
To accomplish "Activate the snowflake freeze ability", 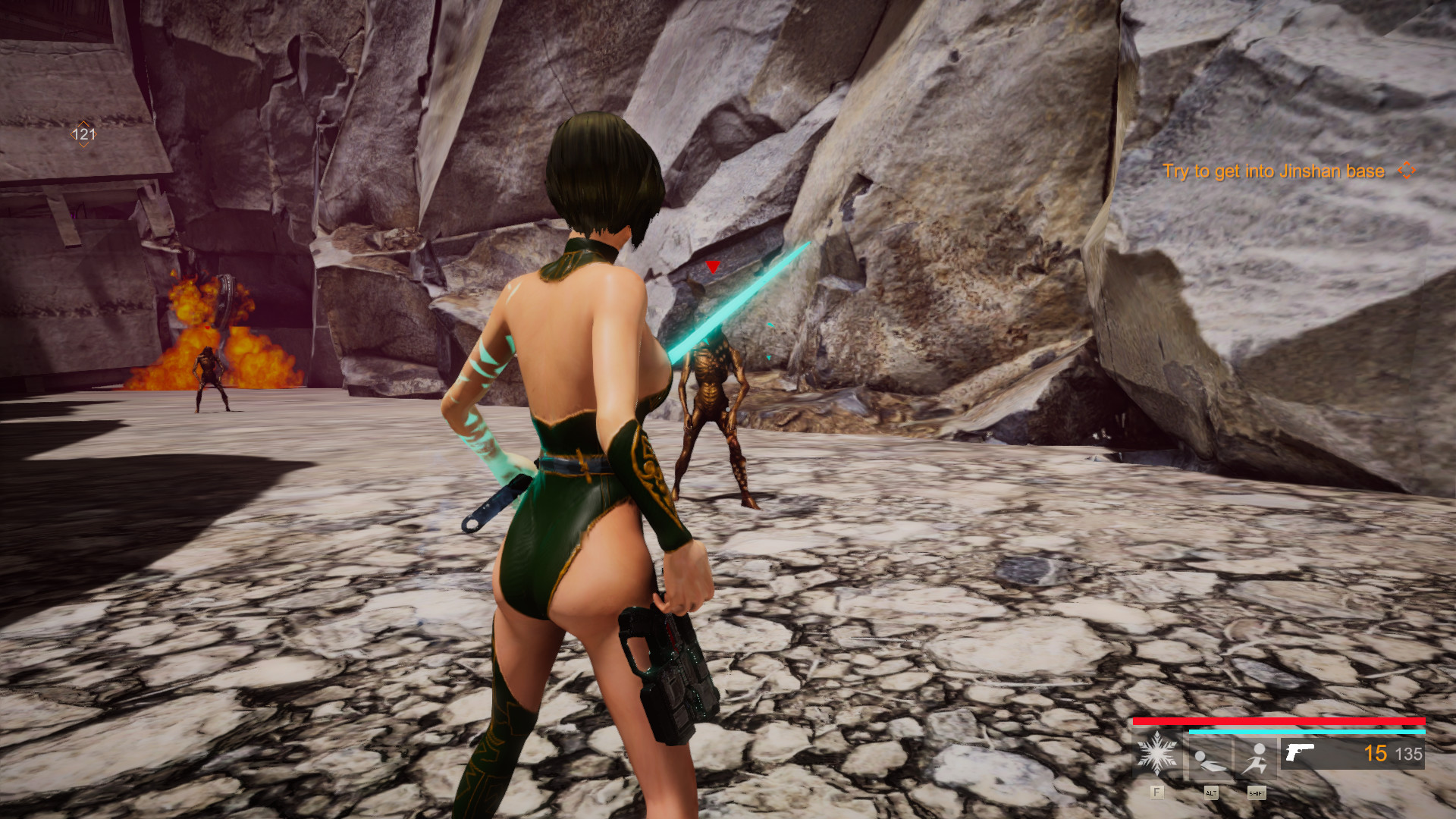I will click(1156, 754).
